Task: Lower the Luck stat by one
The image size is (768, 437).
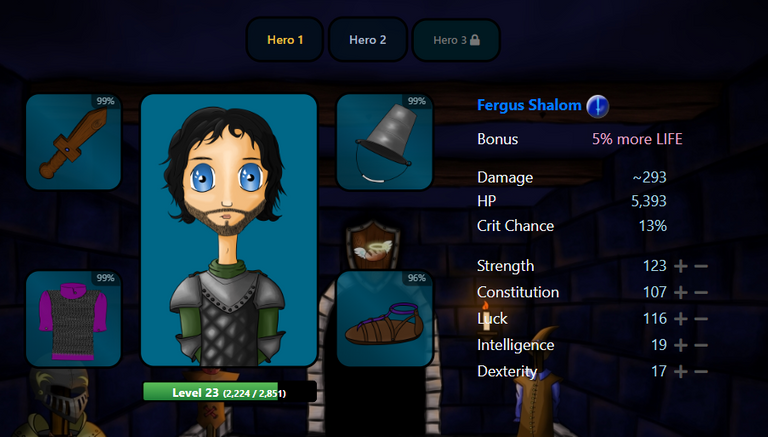Action: (x=701, y=319)
